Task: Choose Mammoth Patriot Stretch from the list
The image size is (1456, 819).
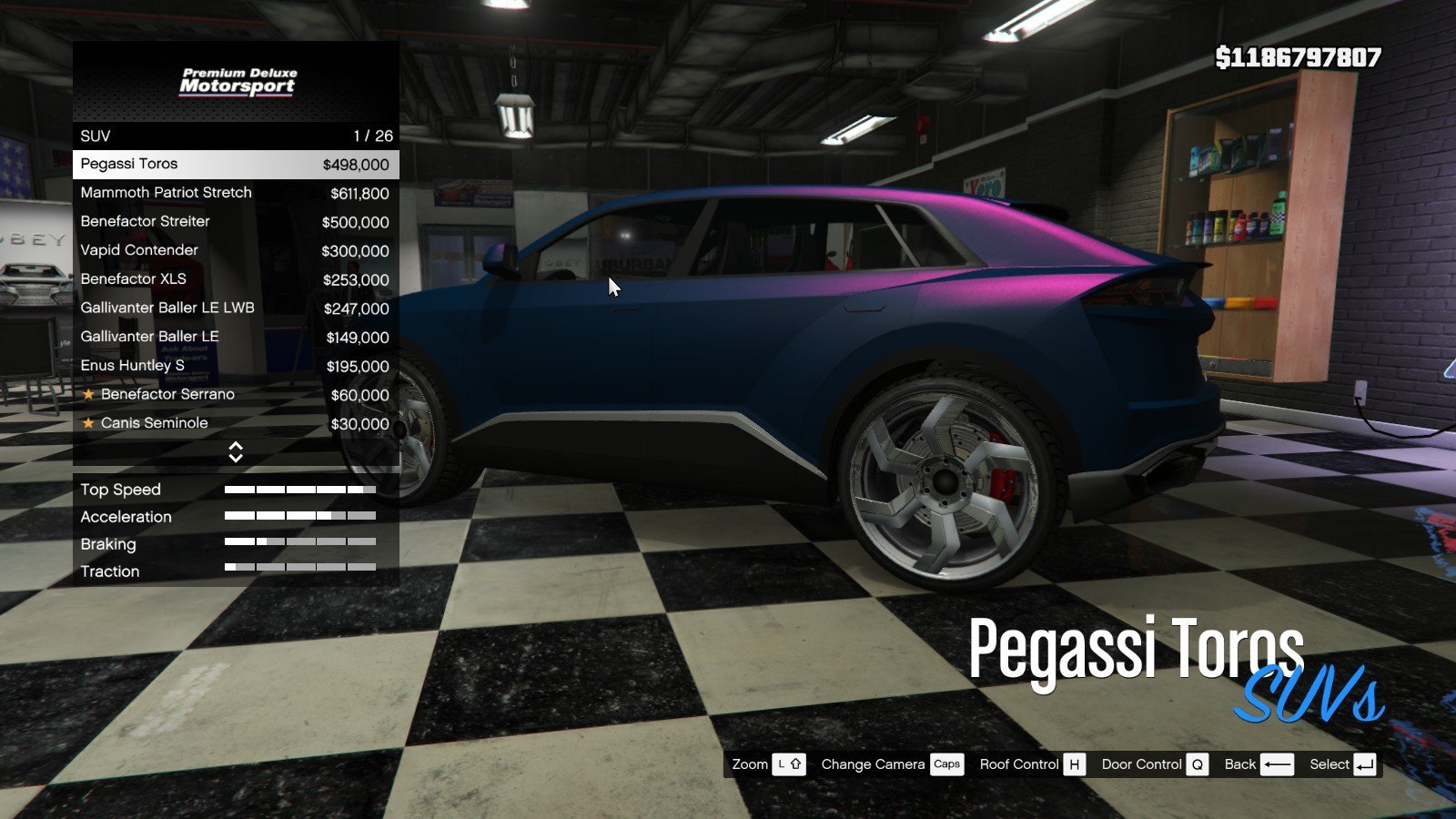Action: pyautogui.click(x=235, y=193)
